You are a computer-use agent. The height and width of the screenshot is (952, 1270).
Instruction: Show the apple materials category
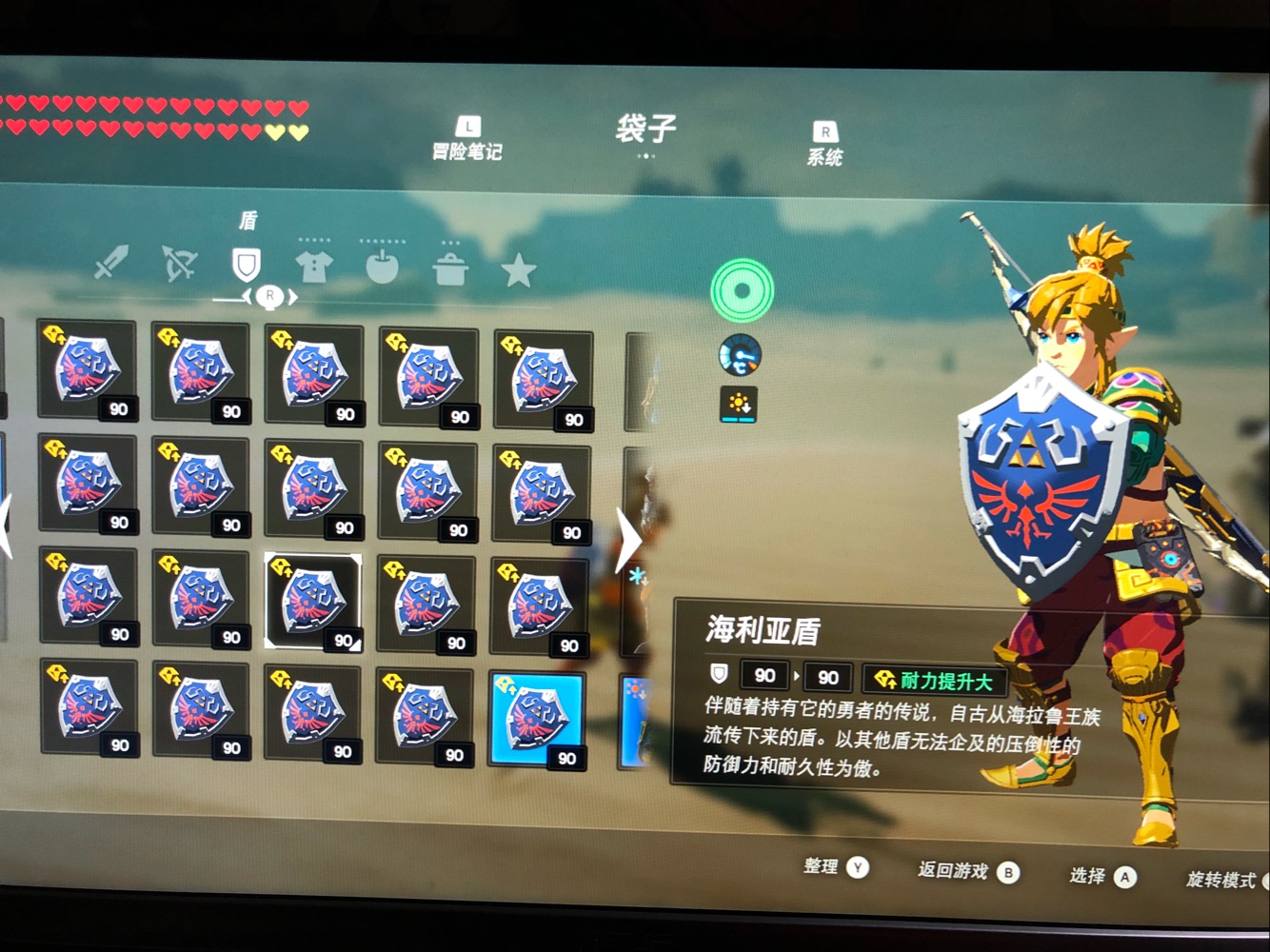tap(383, 268)
